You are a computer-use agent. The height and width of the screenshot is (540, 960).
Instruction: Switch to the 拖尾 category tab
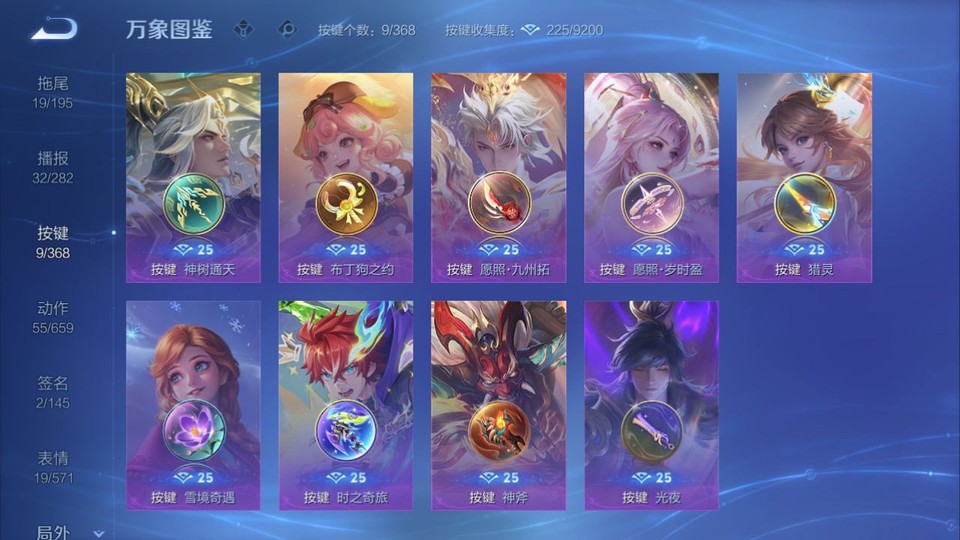pyautogui.click(x=53, y=91)
